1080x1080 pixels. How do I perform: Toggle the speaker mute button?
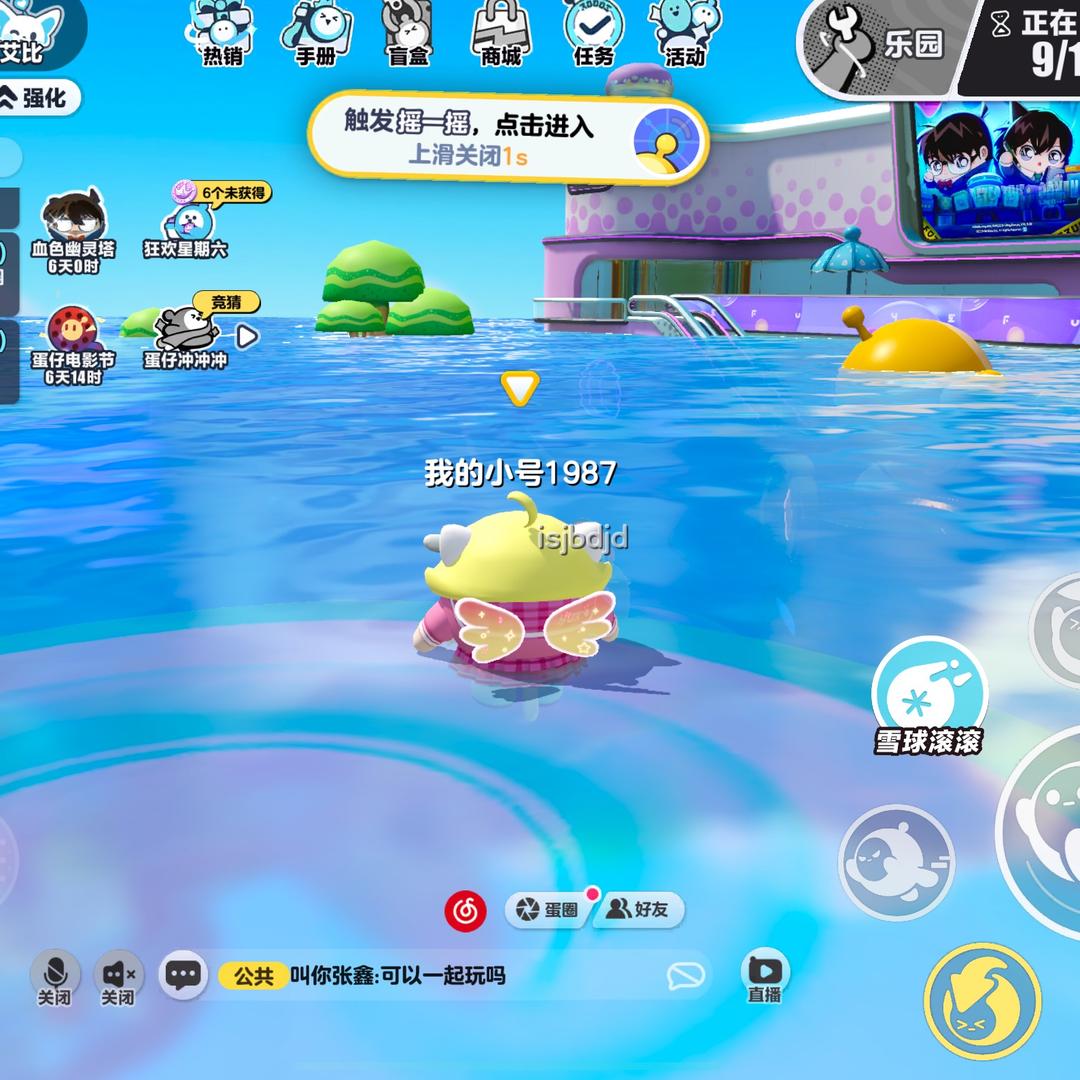118,975
